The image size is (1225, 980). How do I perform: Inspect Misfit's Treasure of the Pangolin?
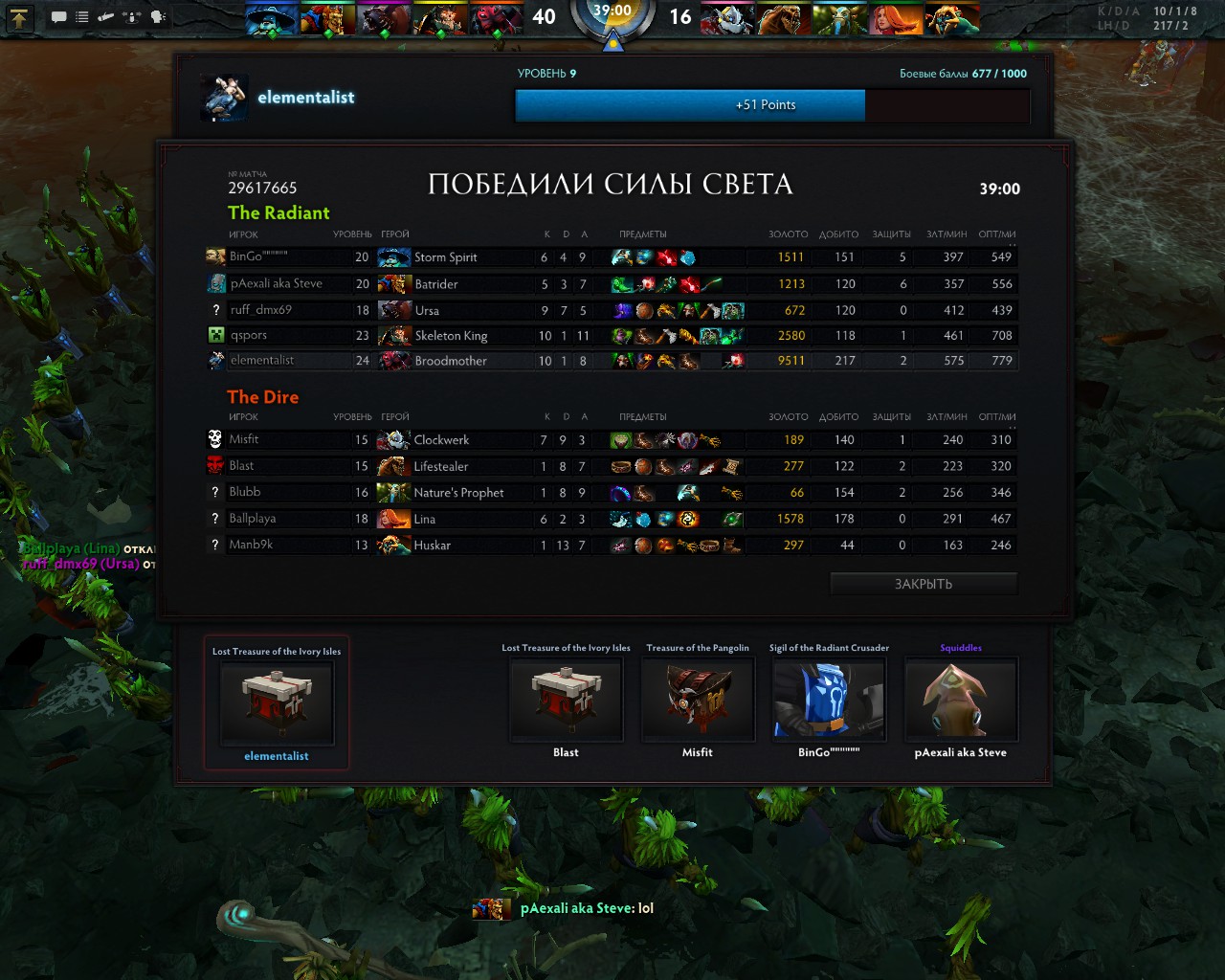click(698, 700)
